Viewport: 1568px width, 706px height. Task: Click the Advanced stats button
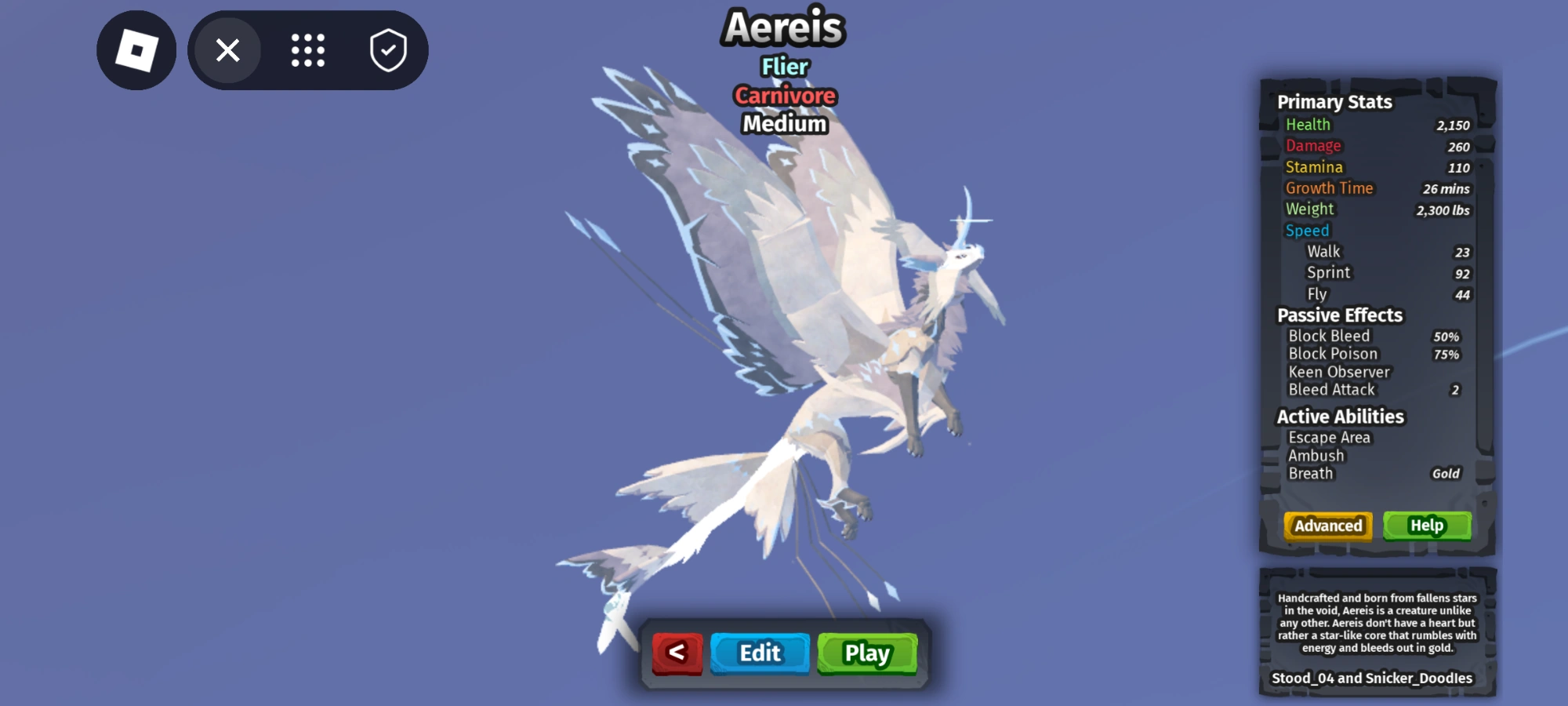pyautogui.click(x=1327, y=526)
